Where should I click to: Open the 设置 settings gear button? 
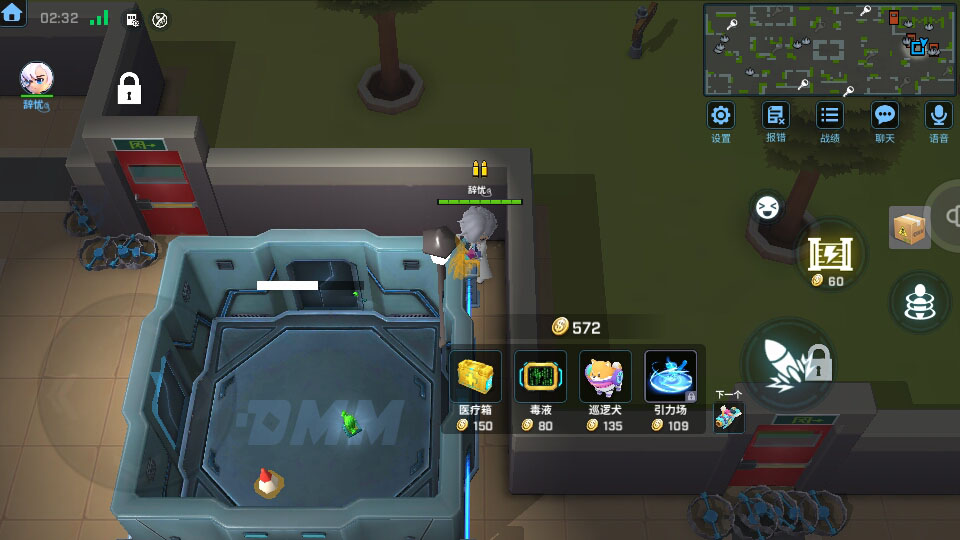[721, 115]
